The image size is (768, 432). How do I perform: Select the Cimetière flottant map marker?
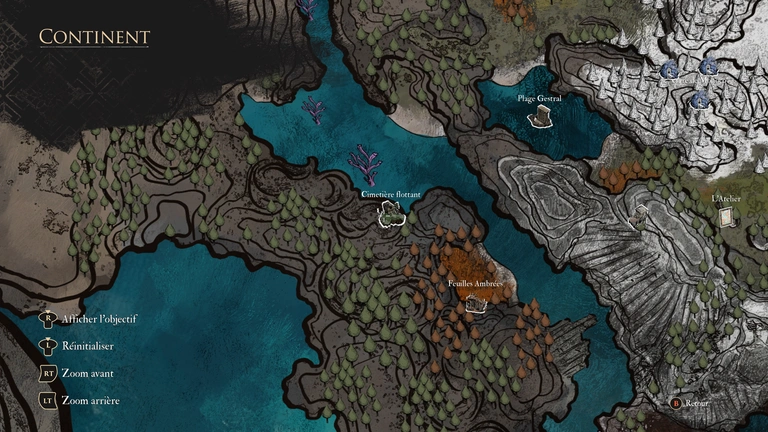click(391, 213)
